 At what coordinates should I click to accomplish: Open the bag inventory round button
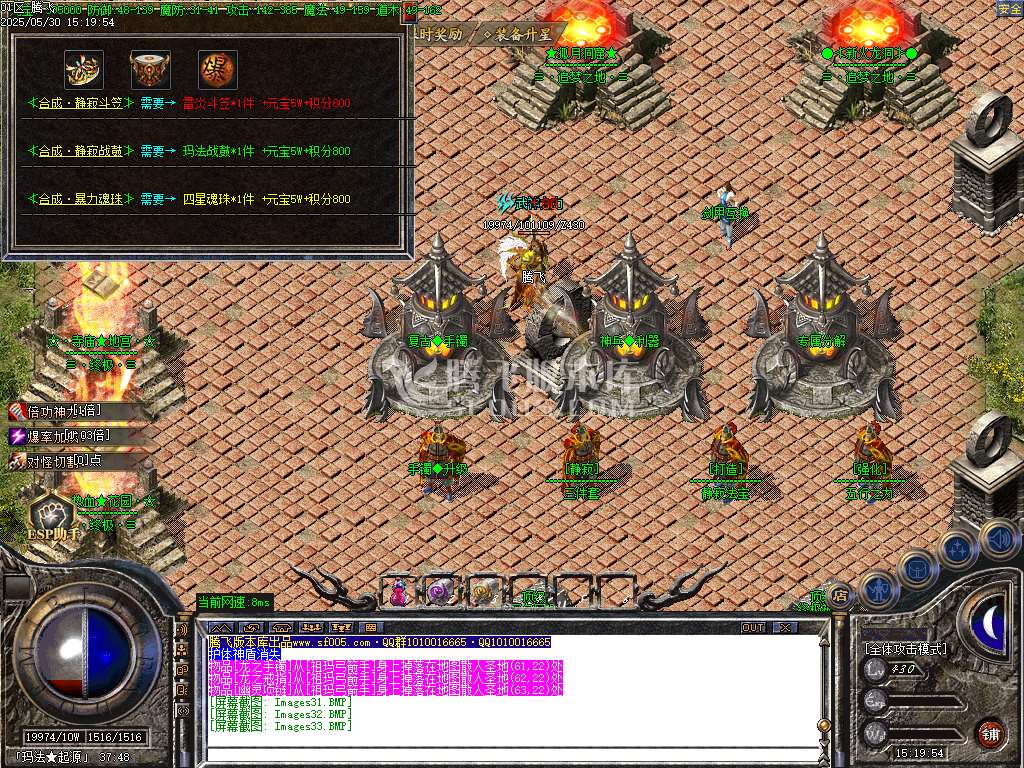click(918, 568)
